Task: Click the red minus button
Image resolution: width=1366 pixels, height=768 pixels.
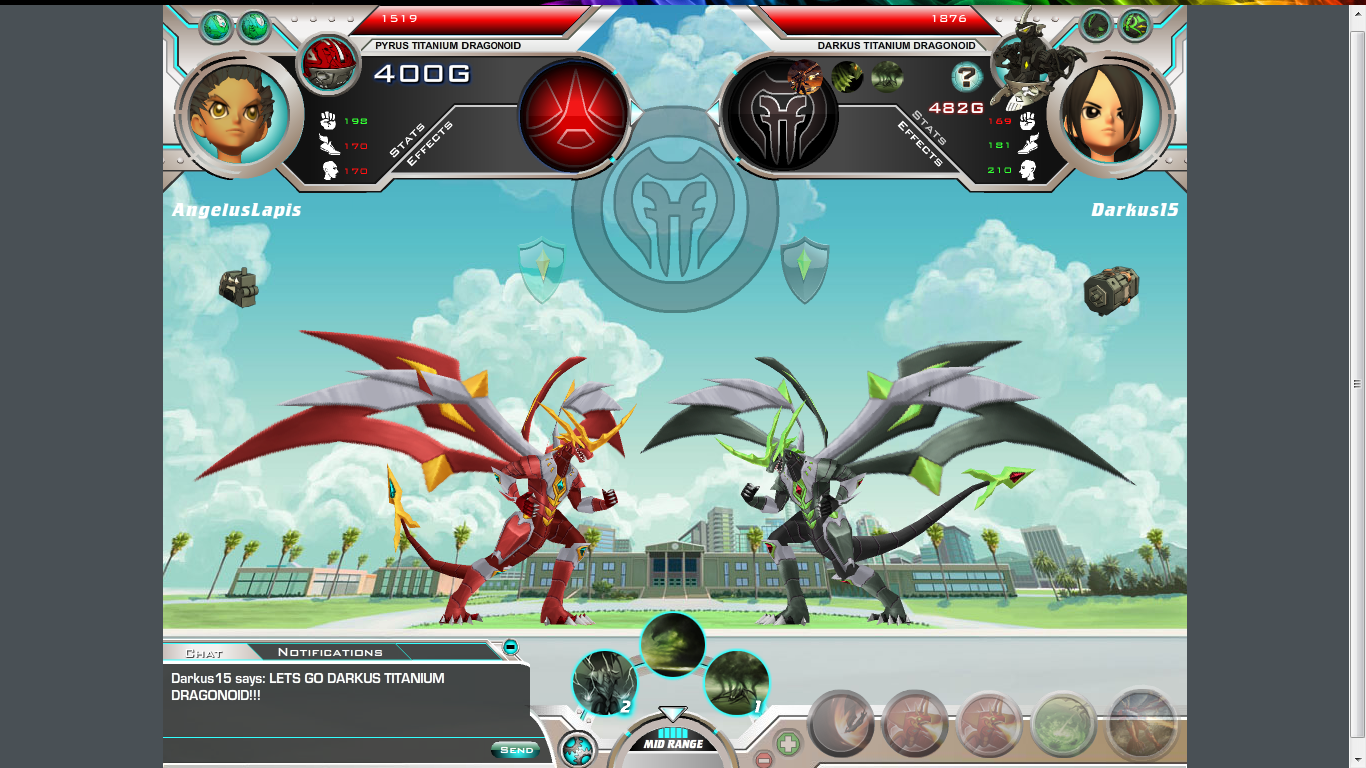Action: [763, 759]
